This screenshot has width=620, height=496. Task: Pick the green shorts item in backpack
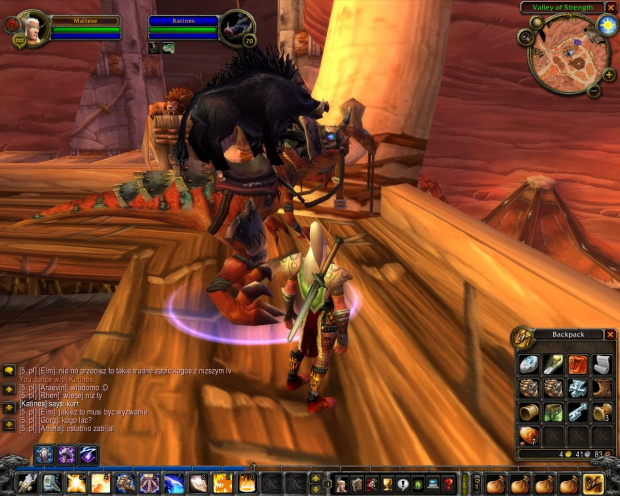552,412
